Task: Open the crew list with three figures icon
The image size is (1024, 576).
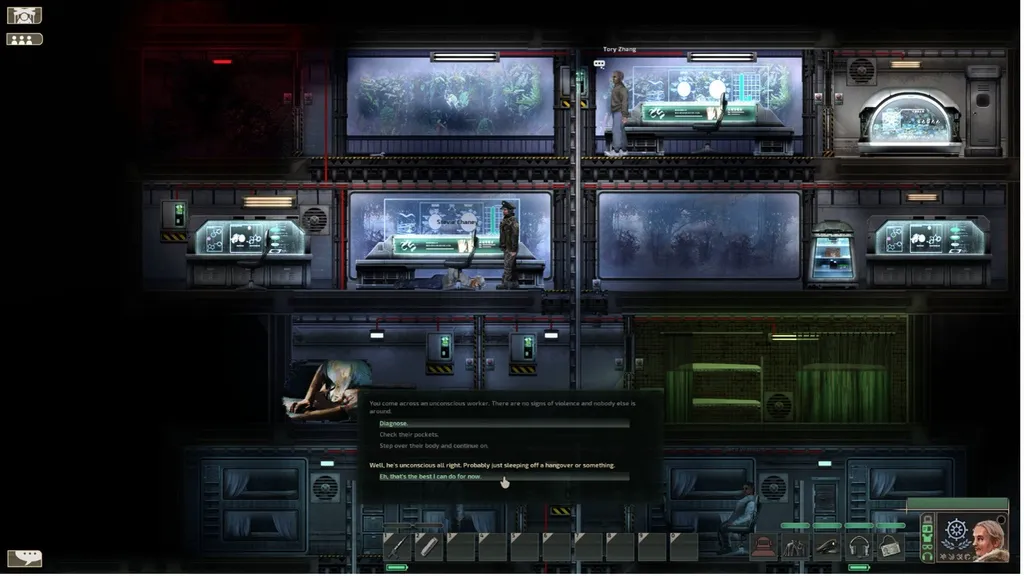Action: point(24,39)
